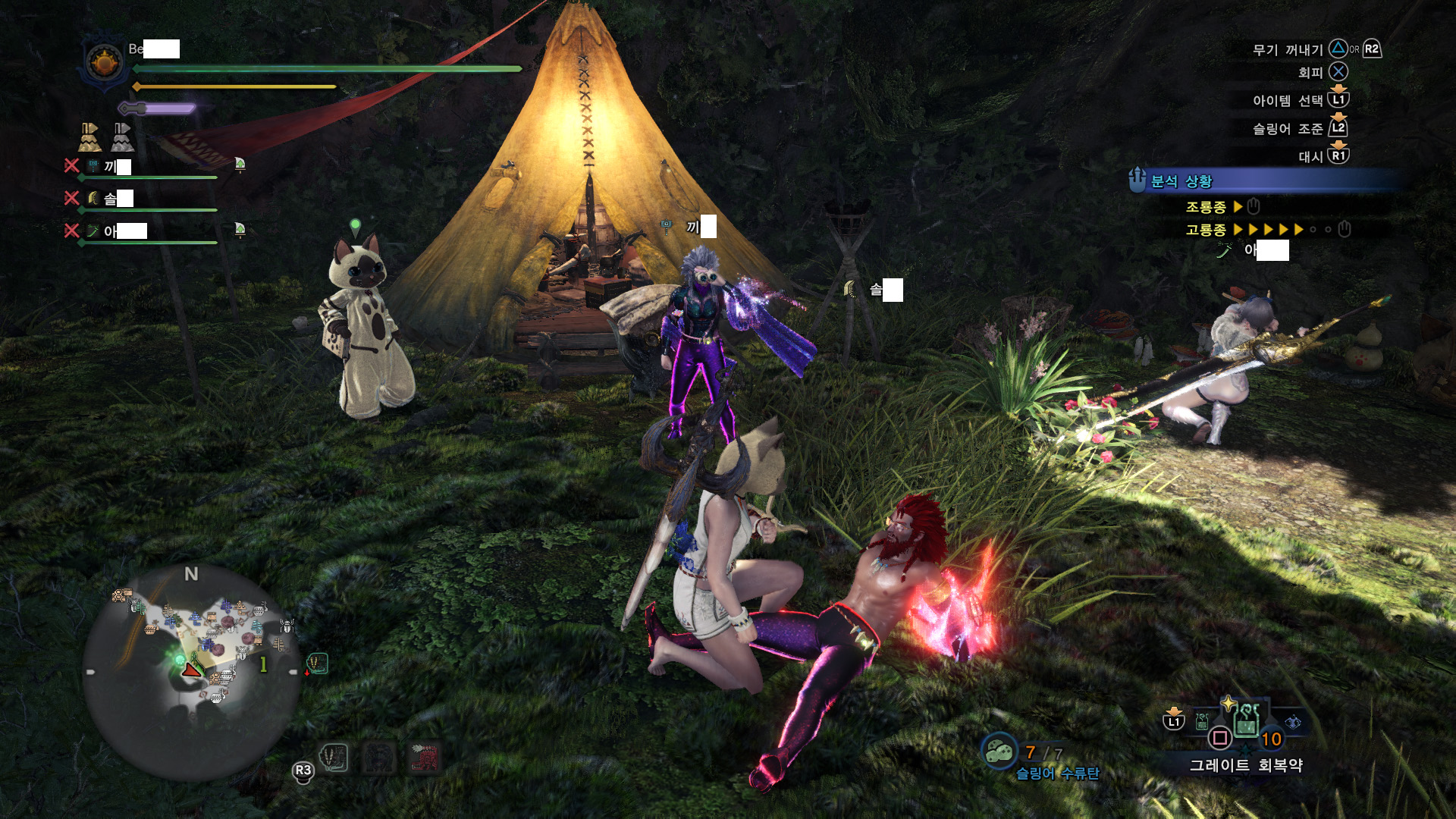Click the tracked monster icon beside minimap
Image resolution: width=1456 pixels, height=819 pixels.
(x=316, y=664)
